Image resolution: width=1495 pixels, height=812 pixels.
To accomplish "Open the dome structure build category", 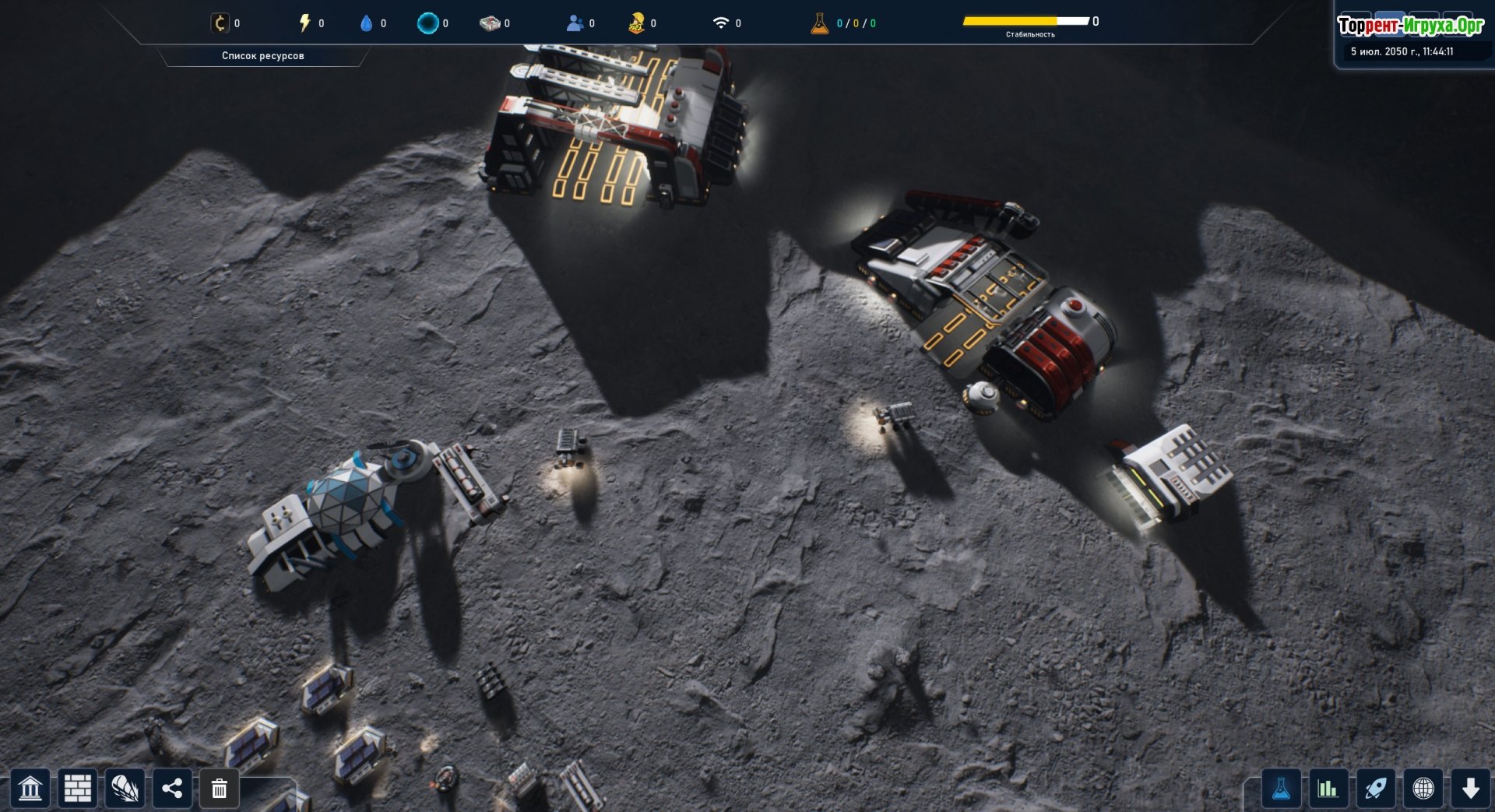I will [x=125, y=789].
